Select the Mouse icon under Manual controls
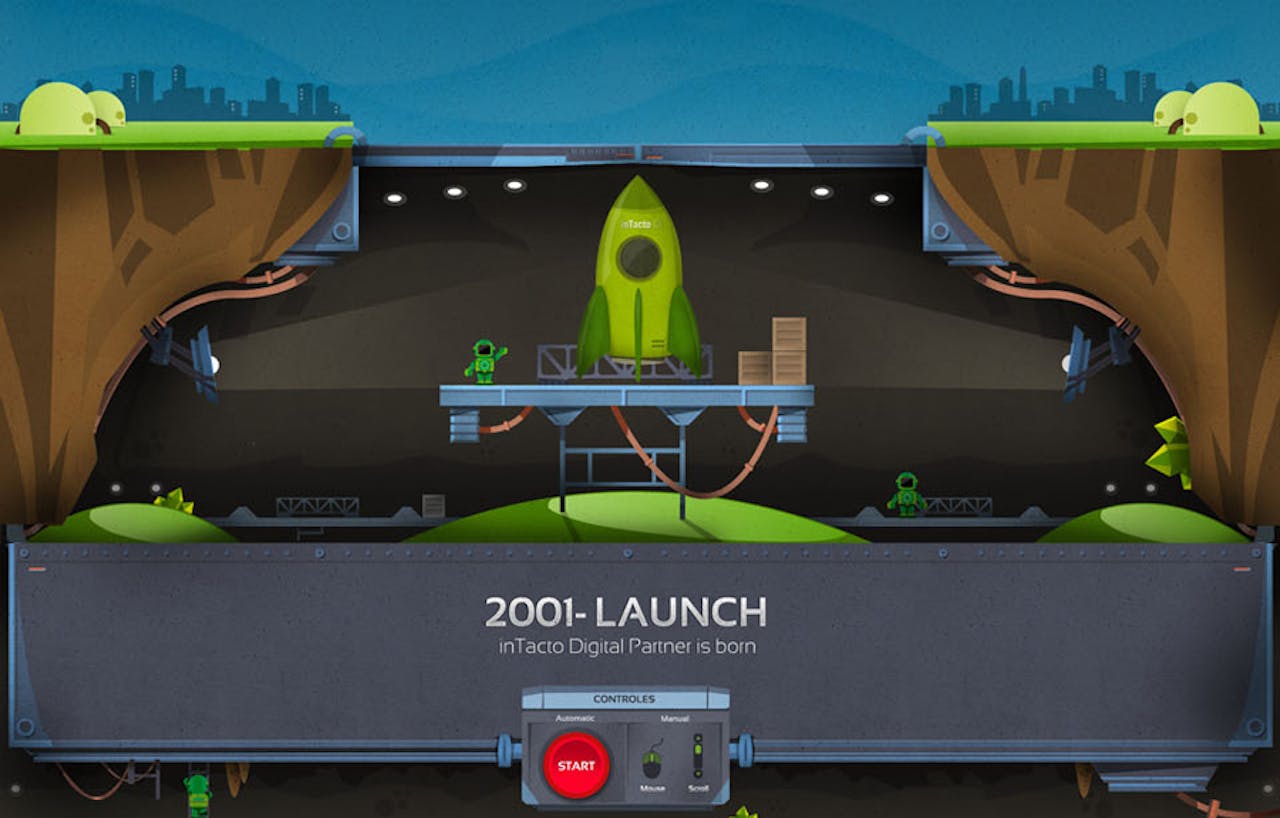The height and width of the screenshot is (818, 1280). 651,763
